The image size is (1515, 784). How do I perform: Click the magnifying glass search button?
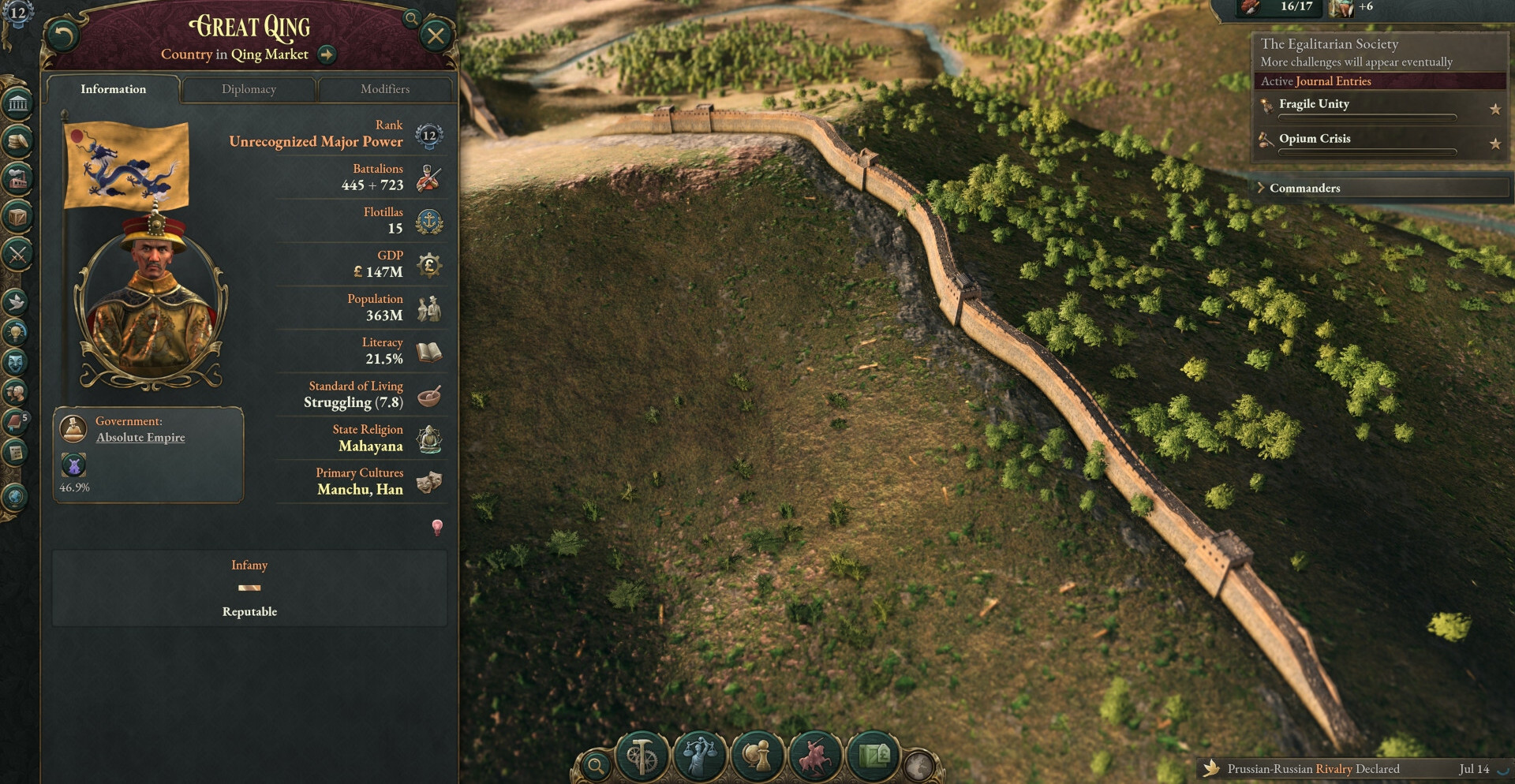point(597,765)
